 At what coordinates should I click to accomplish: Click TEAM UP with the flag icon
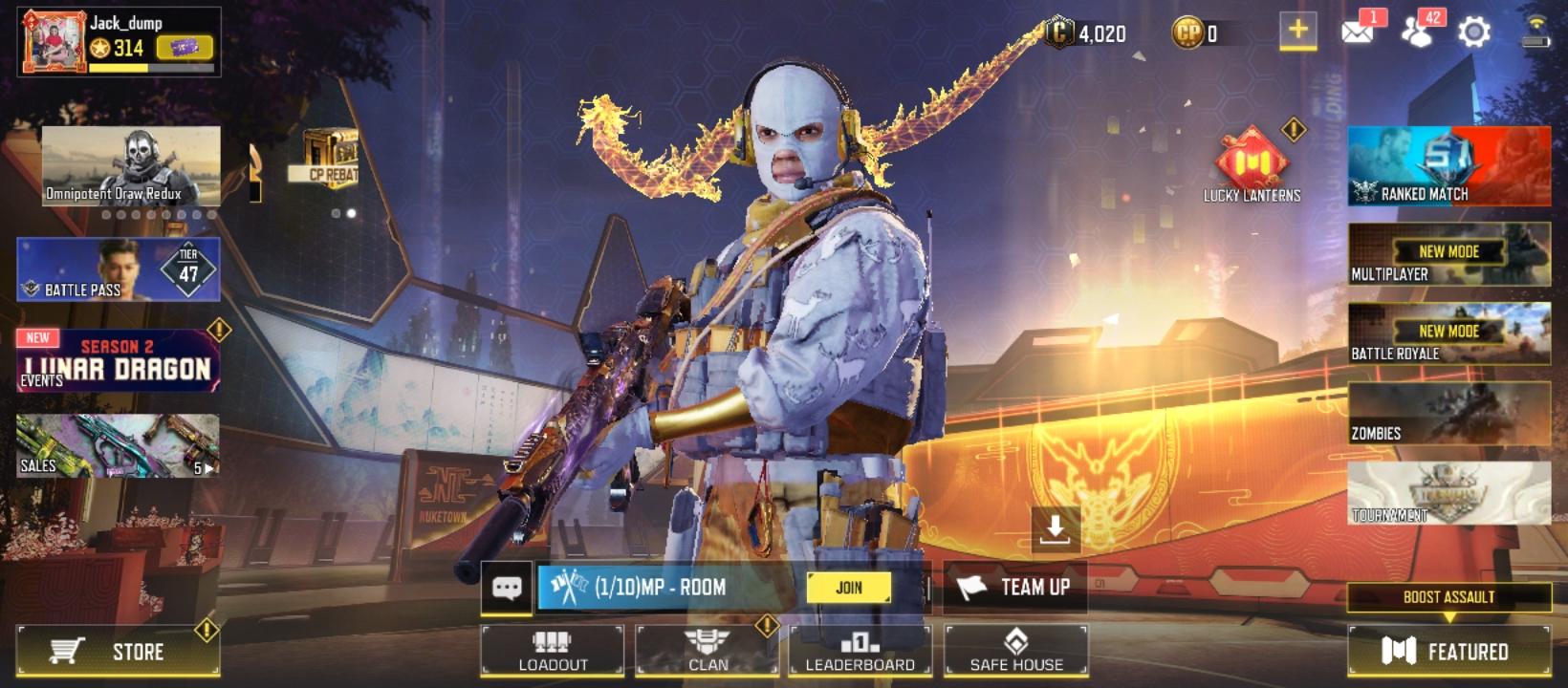point(1016,588)
